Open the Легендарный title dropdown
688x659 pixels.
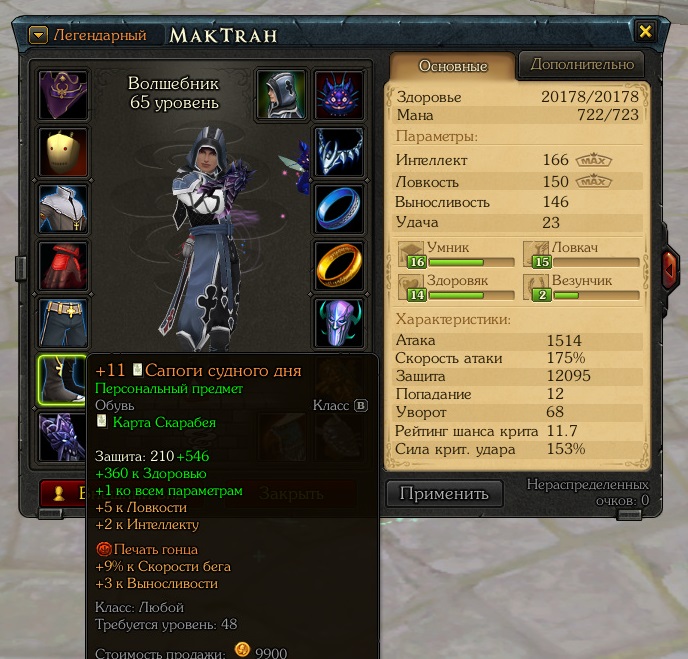[39, 36]
